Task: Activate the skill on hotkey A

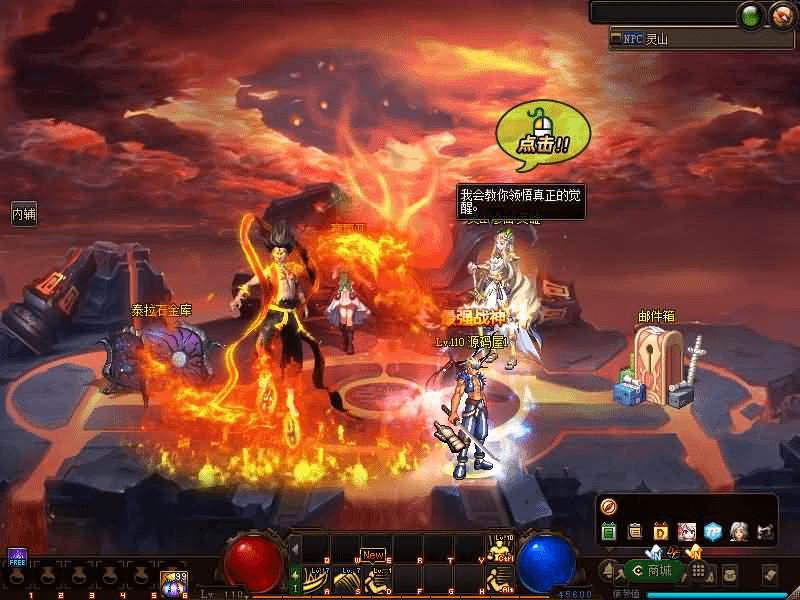Action: click(x=316, y=578)
